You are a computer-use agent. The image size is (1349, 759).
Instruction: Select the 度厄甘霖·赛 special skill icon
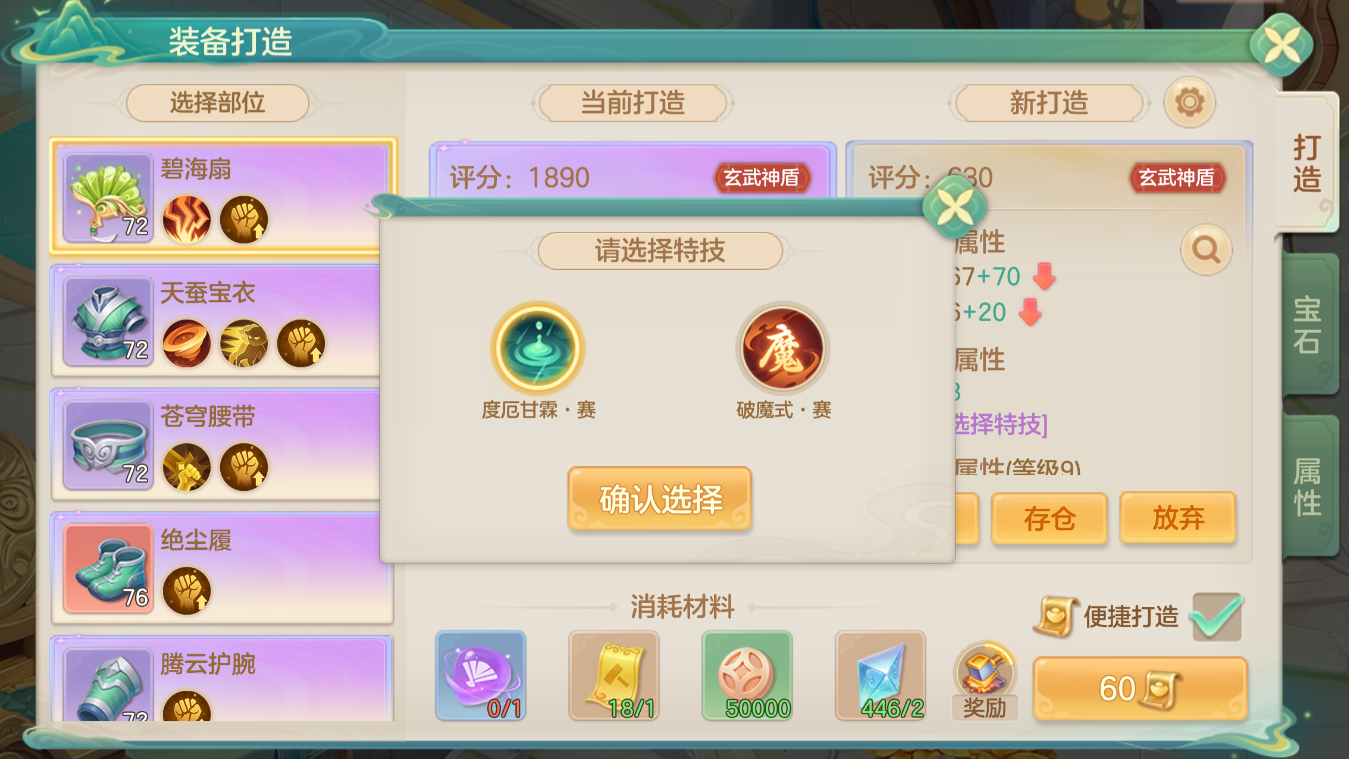point(537,348)
